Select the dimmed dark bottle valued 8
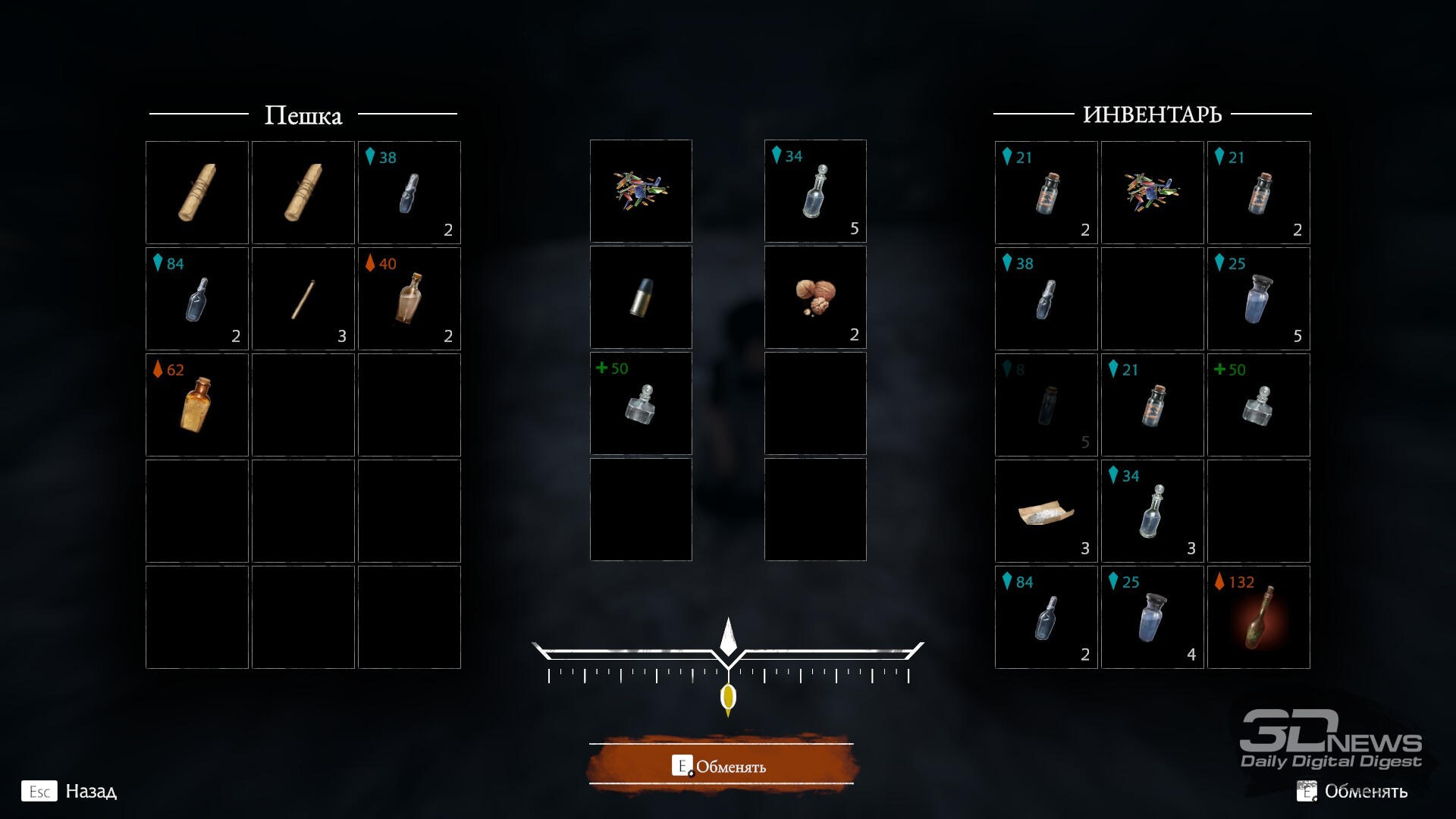 [1046, 405]
